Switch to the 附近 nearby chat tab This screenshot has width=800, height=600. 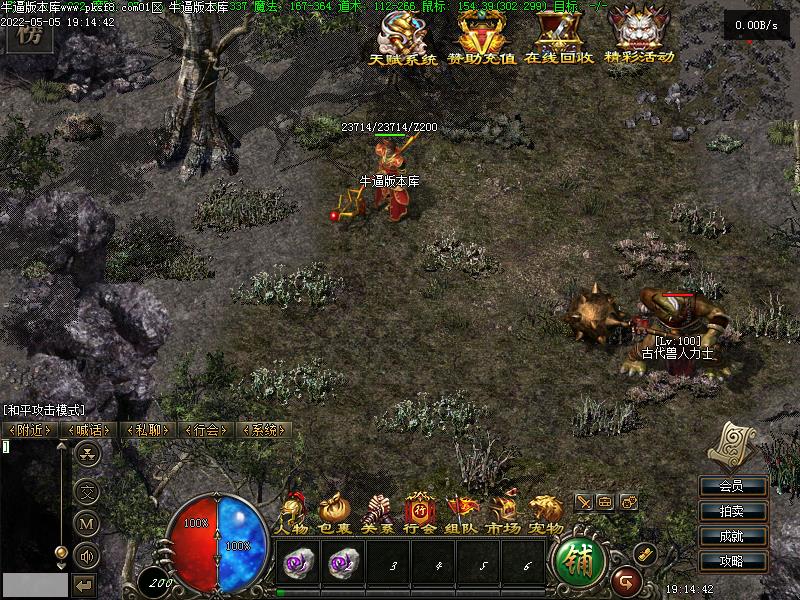(30, 430)
